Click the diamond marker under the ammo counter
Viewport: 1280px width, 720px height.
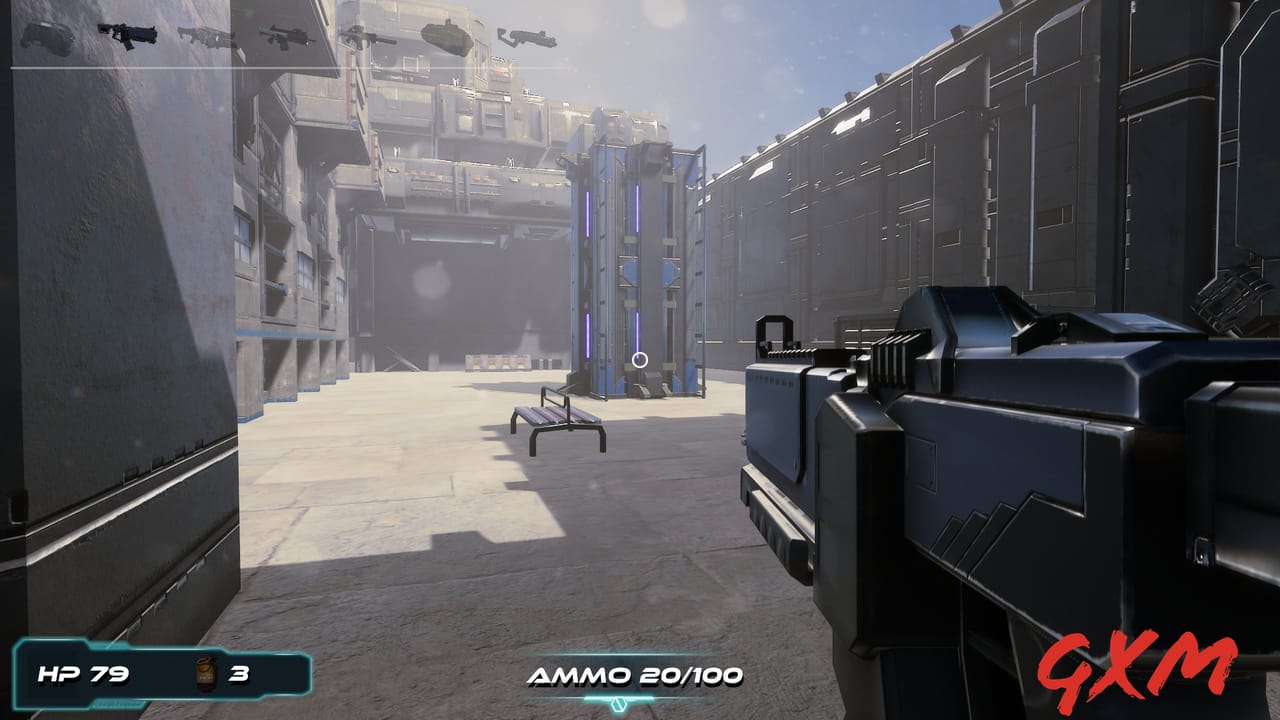[618, 703]
